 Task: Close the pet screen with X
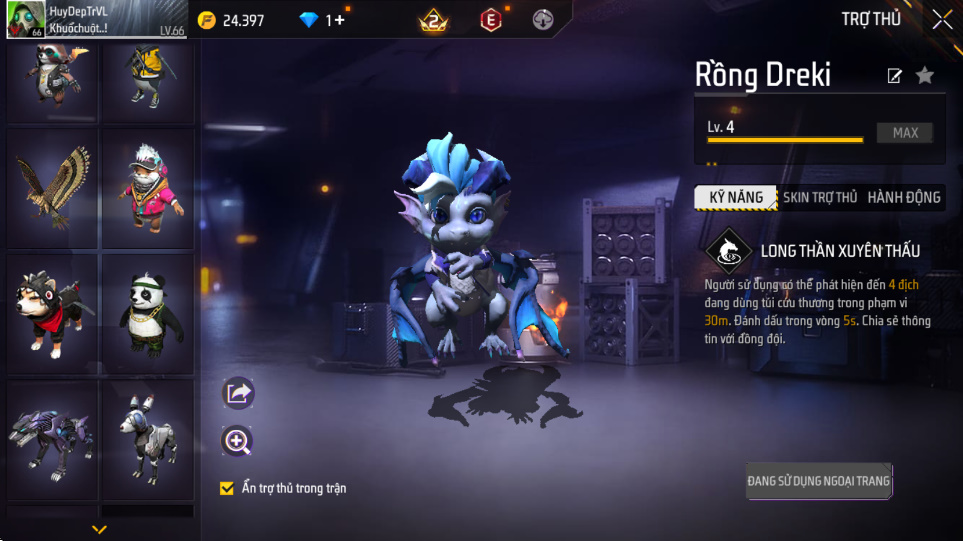pos(942,19)
